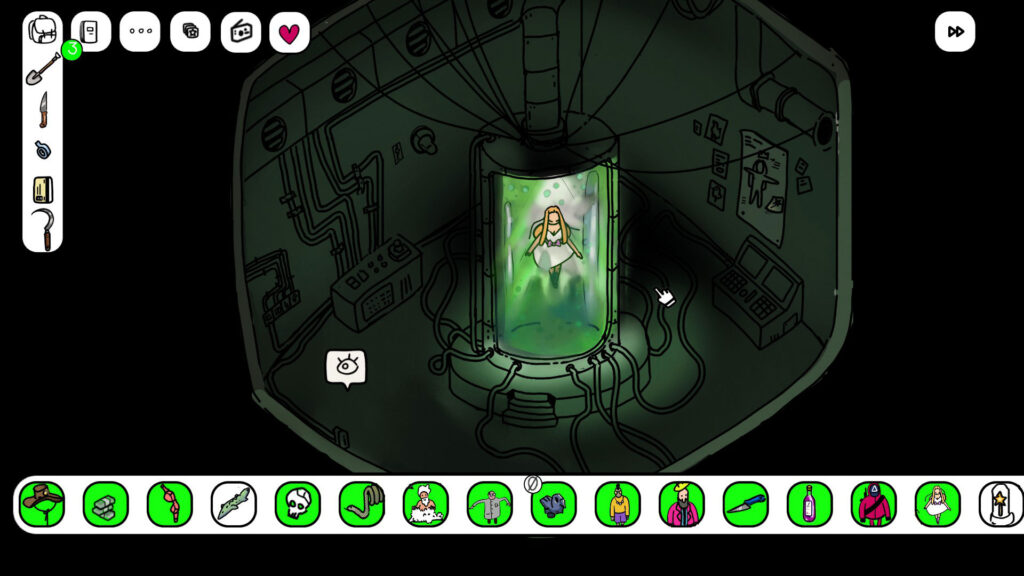Activate the fast-forward button
Screen dimensions: 1024x576
click(955, 32)
